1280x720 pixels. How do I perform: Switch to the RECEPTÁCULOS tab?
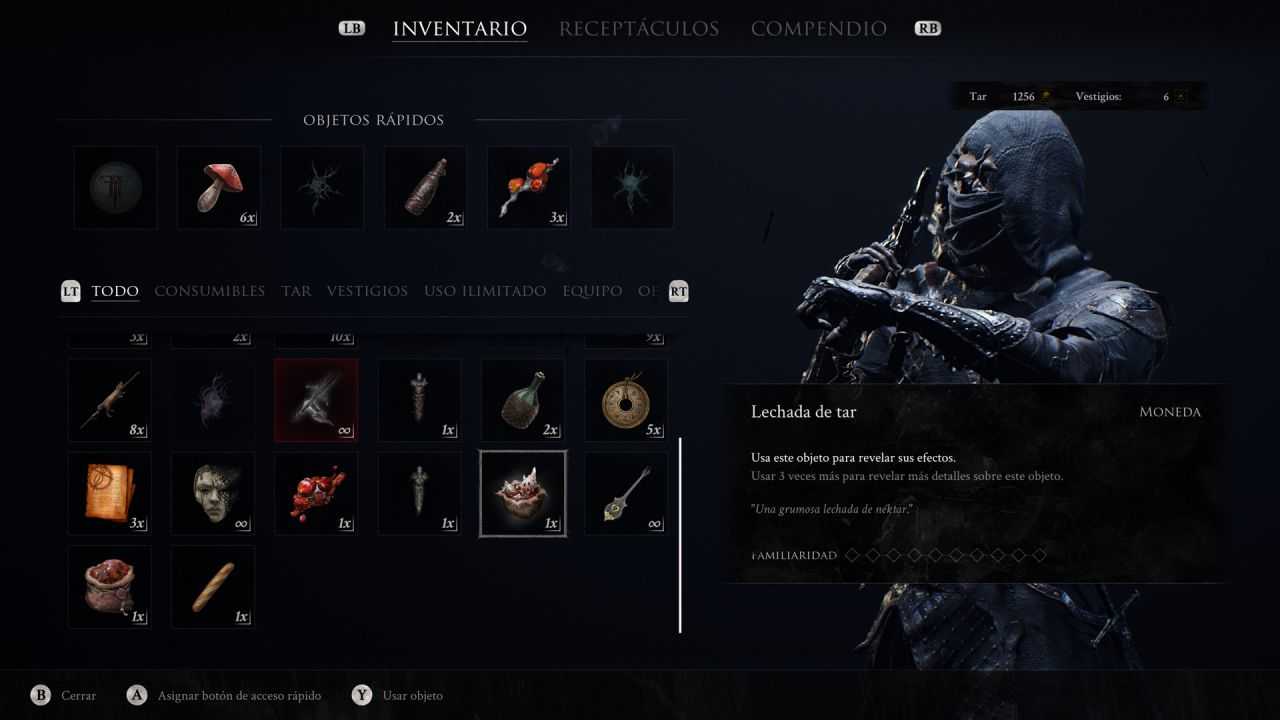tap(637, 28)
